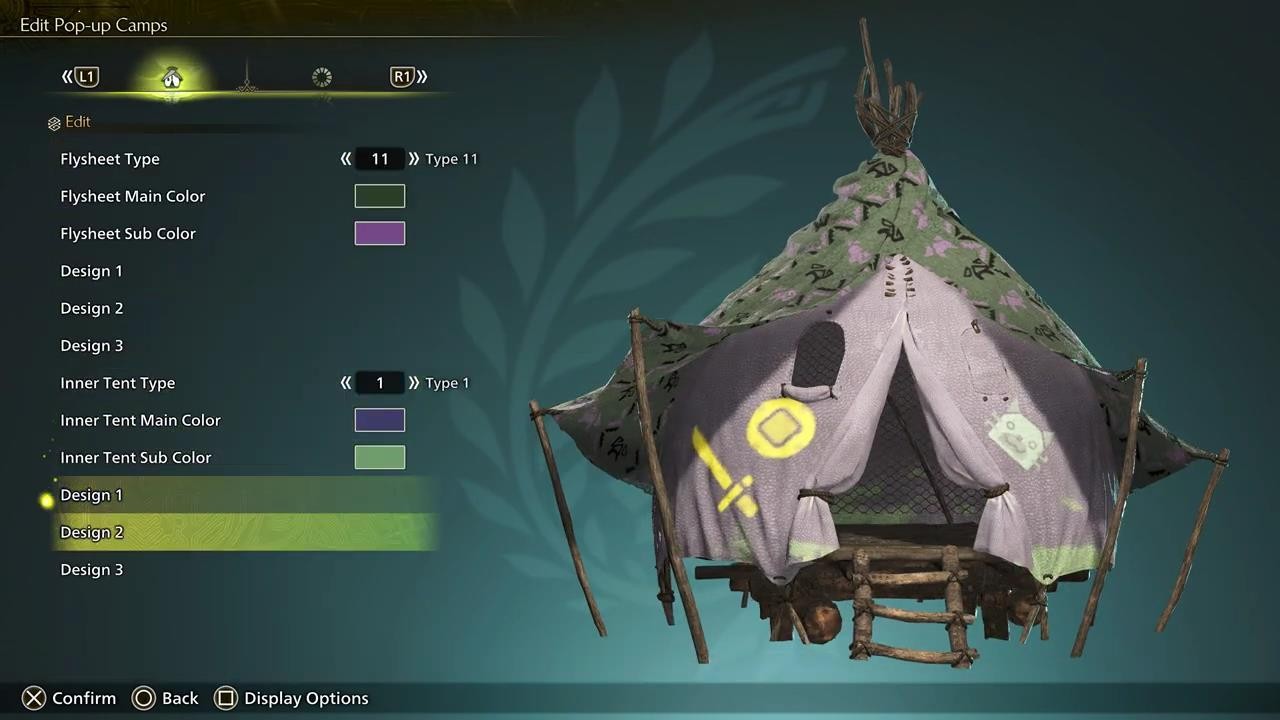Choose the Inner Tent Sub Color label
Screen dimensions: 1280x720
pyautogui.click(x=135, y=457)
